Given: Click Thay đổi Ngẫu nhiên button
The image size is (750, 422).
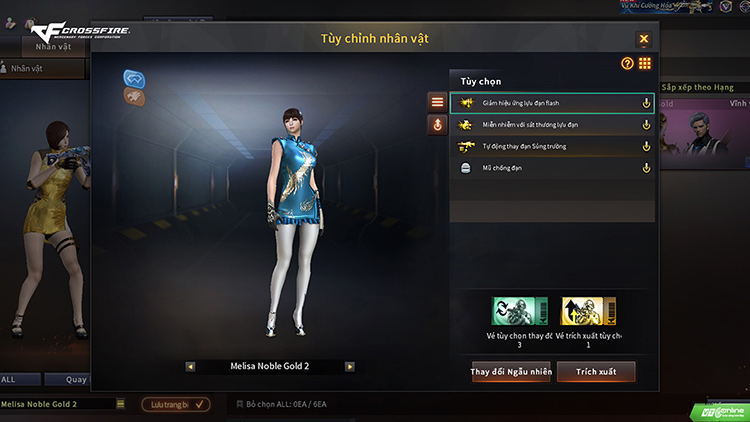Looking at the screenshot, I should coord(511,372).
